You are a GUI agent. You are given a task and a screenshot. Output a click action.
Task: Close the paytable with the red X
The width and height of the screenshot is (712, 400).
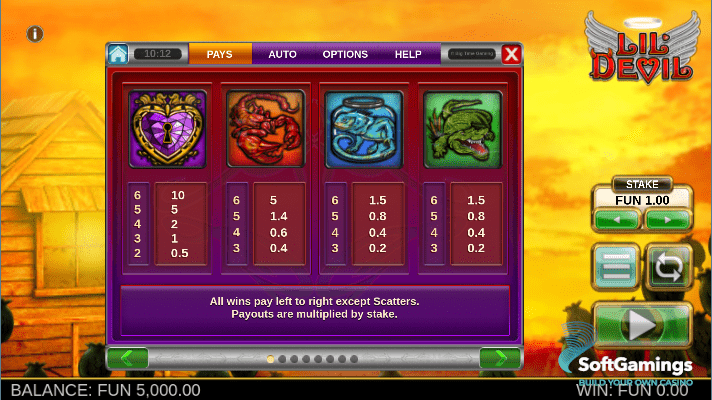point(511,54)
